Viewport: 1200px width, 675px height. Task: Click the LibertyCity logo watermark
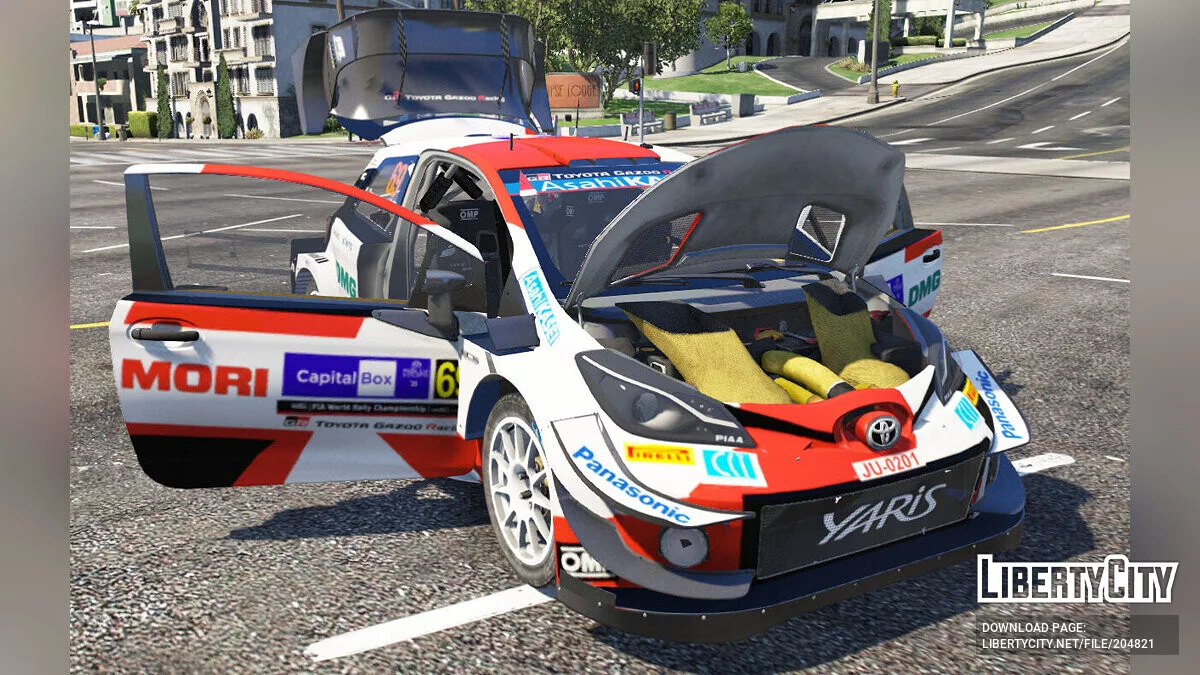point(1077,579)
